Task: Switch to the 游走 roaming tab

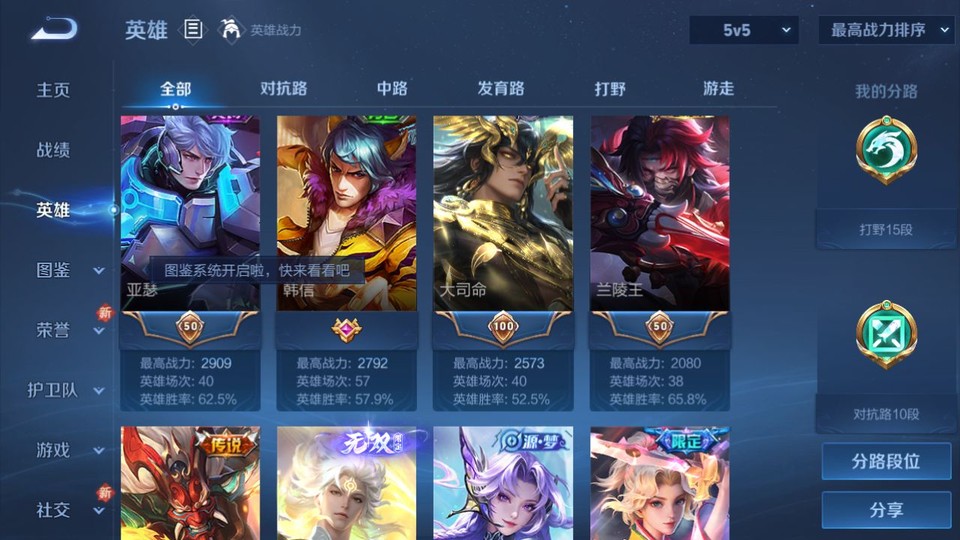Action: [x=718, y=89]
